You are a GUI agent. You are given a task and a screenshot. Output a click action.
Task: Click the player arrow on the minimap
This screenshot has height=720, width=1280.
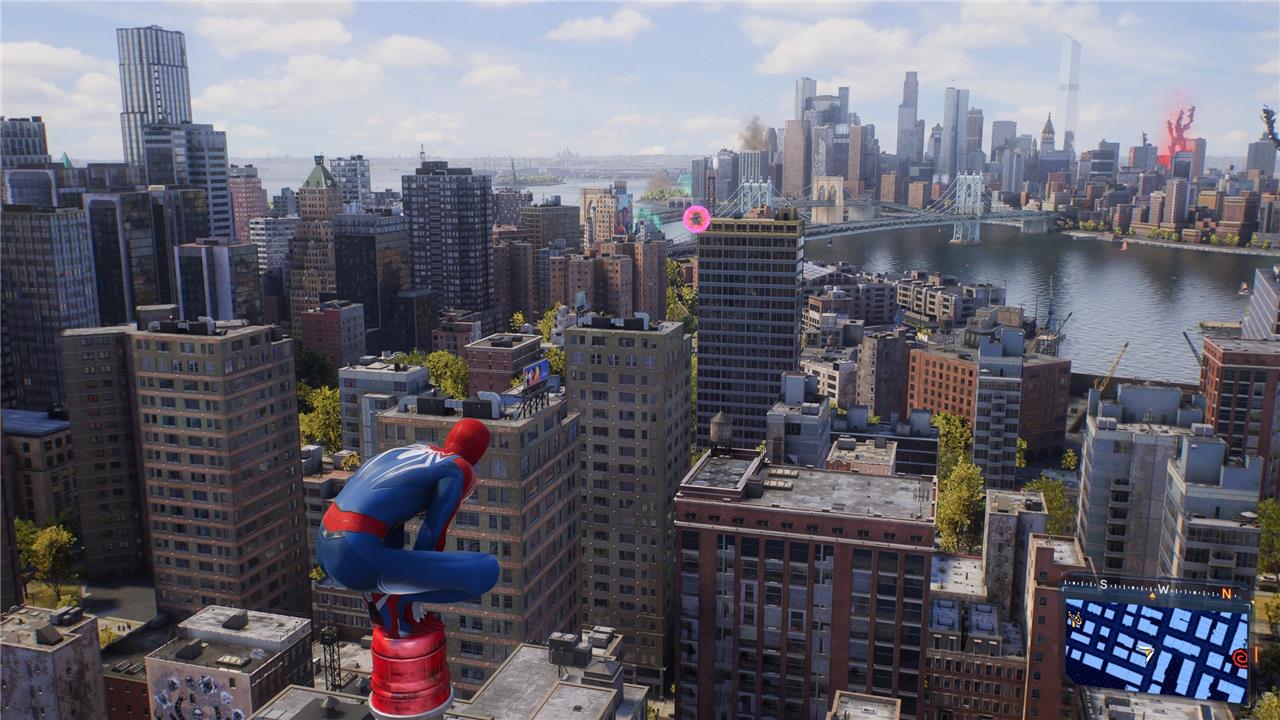1146,652
